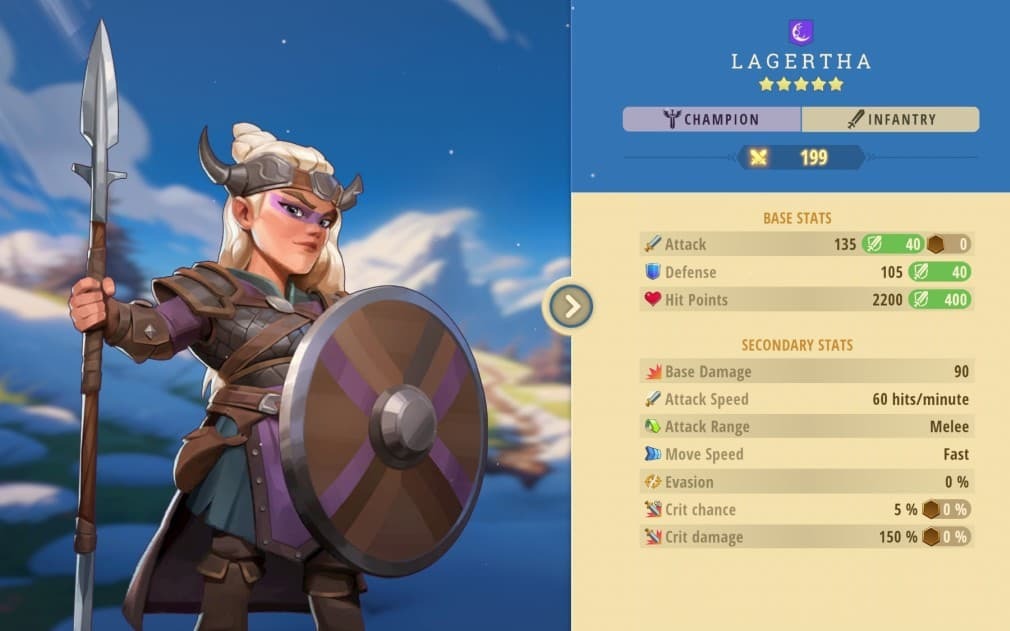Image resolution: width=1010 pixels, height=631 pixels.
Task: Open the 199 power rating badge
Action: click(x=800, y=157)
